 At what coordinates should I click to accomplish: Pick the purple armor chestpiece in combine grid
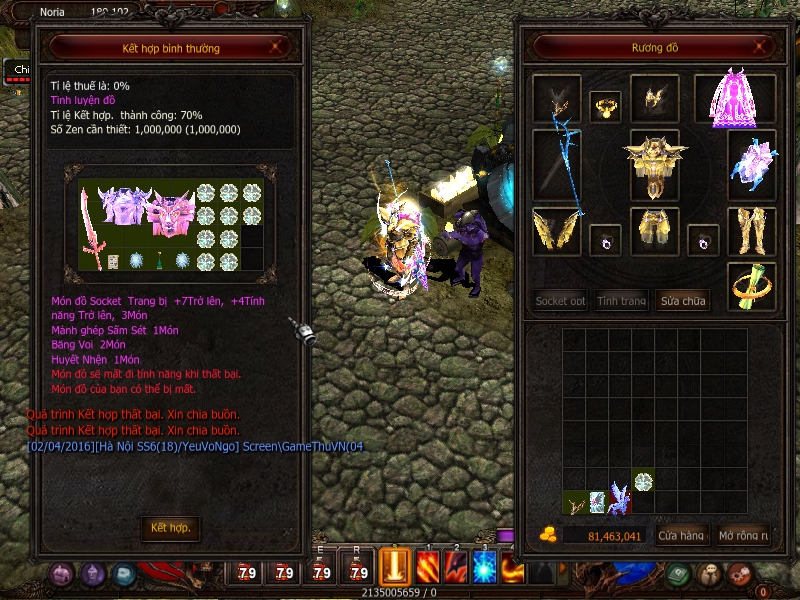point(122,206)
